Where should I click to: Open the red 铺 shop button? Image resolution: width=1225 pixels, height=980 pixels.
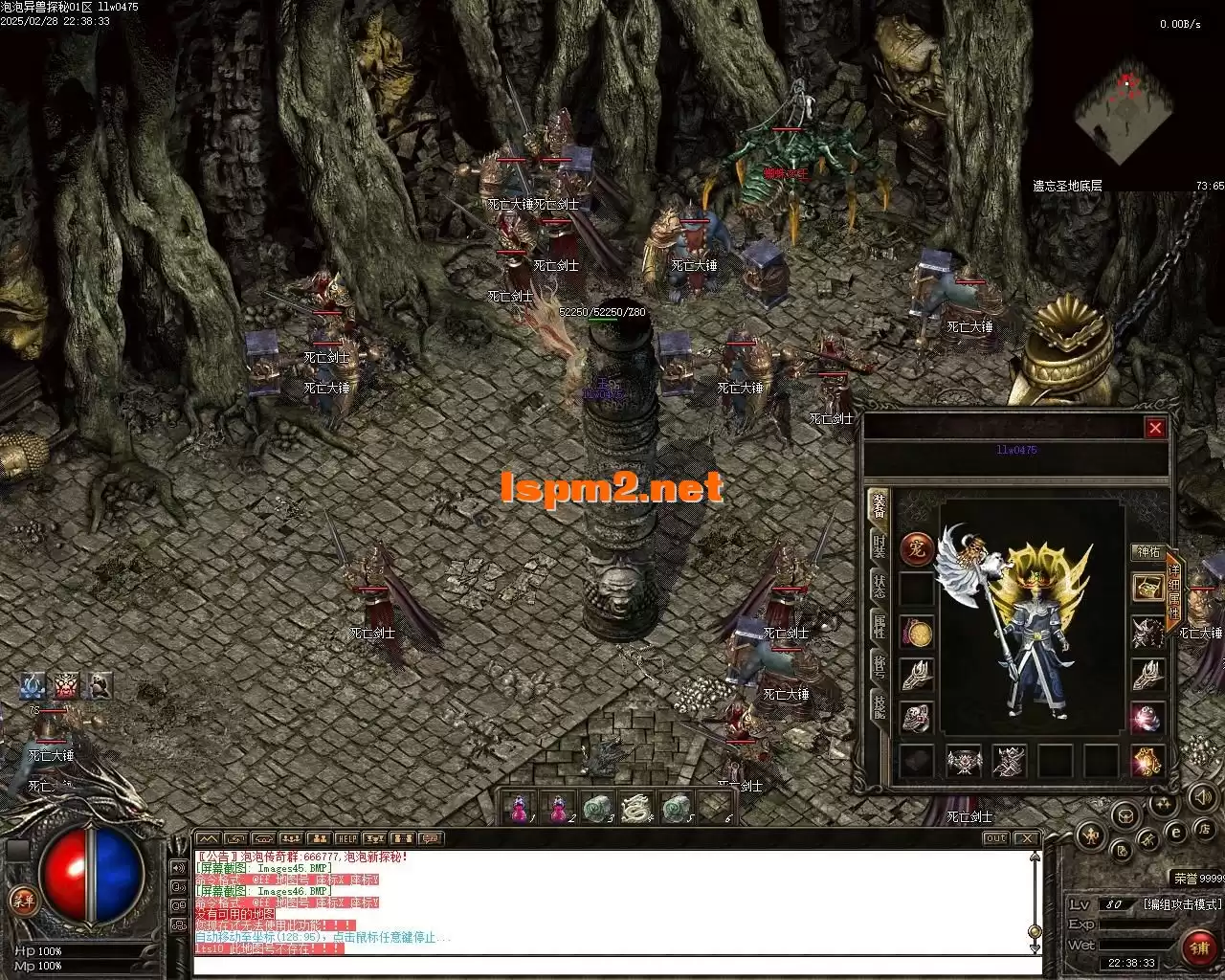[x=1198, y=947]
